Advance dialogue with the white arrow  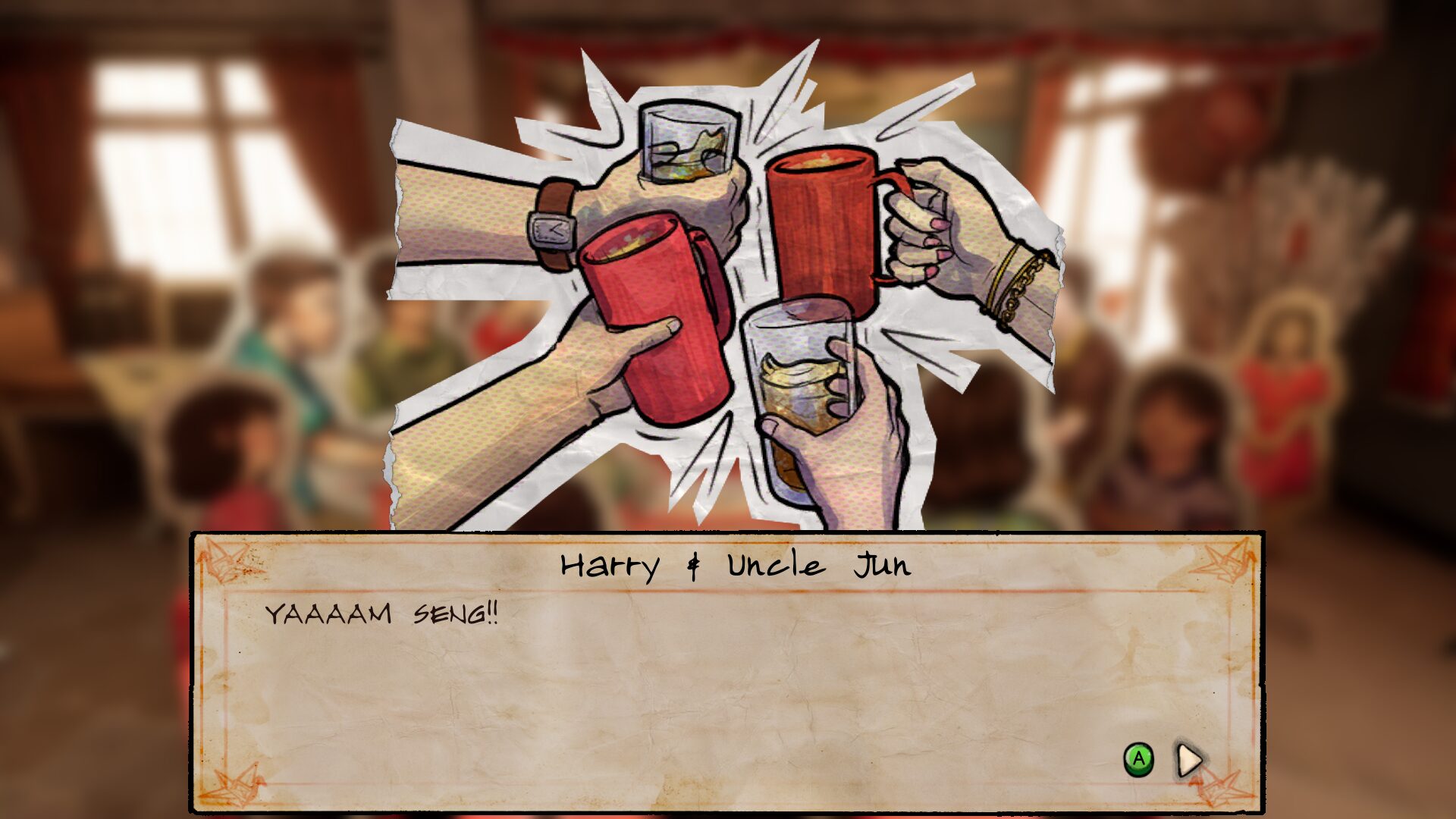1189,759
